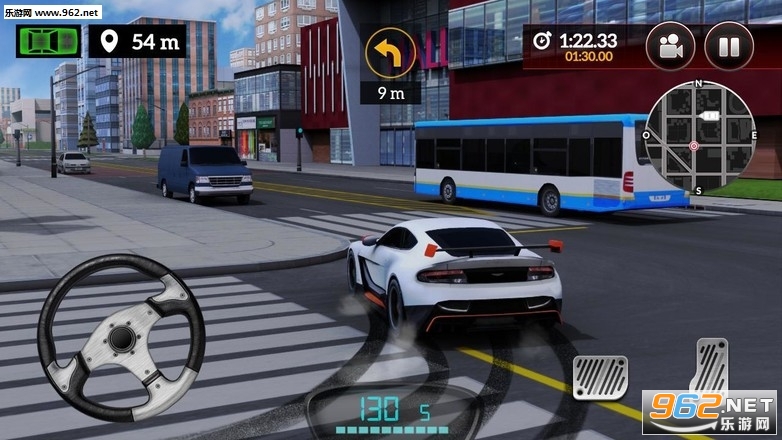Open the circular minimap

(698, 136)
